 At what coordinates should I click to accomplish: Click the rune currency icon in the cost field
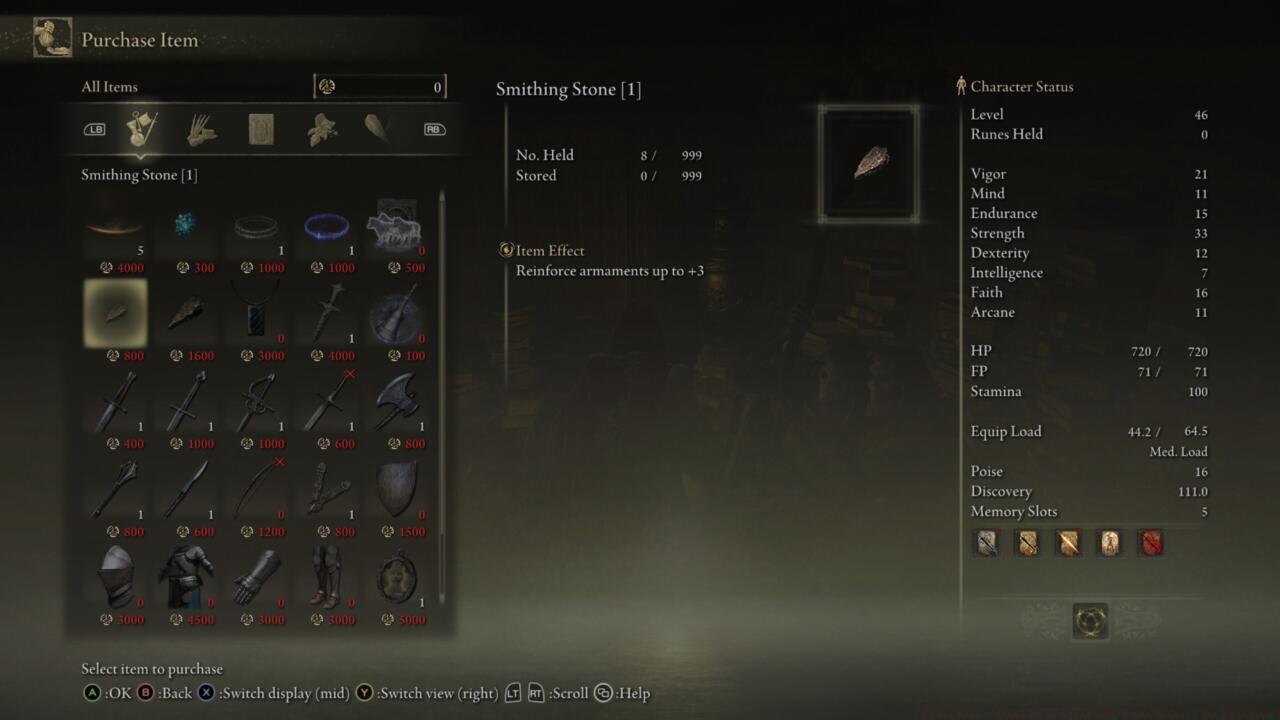(327, 87)
